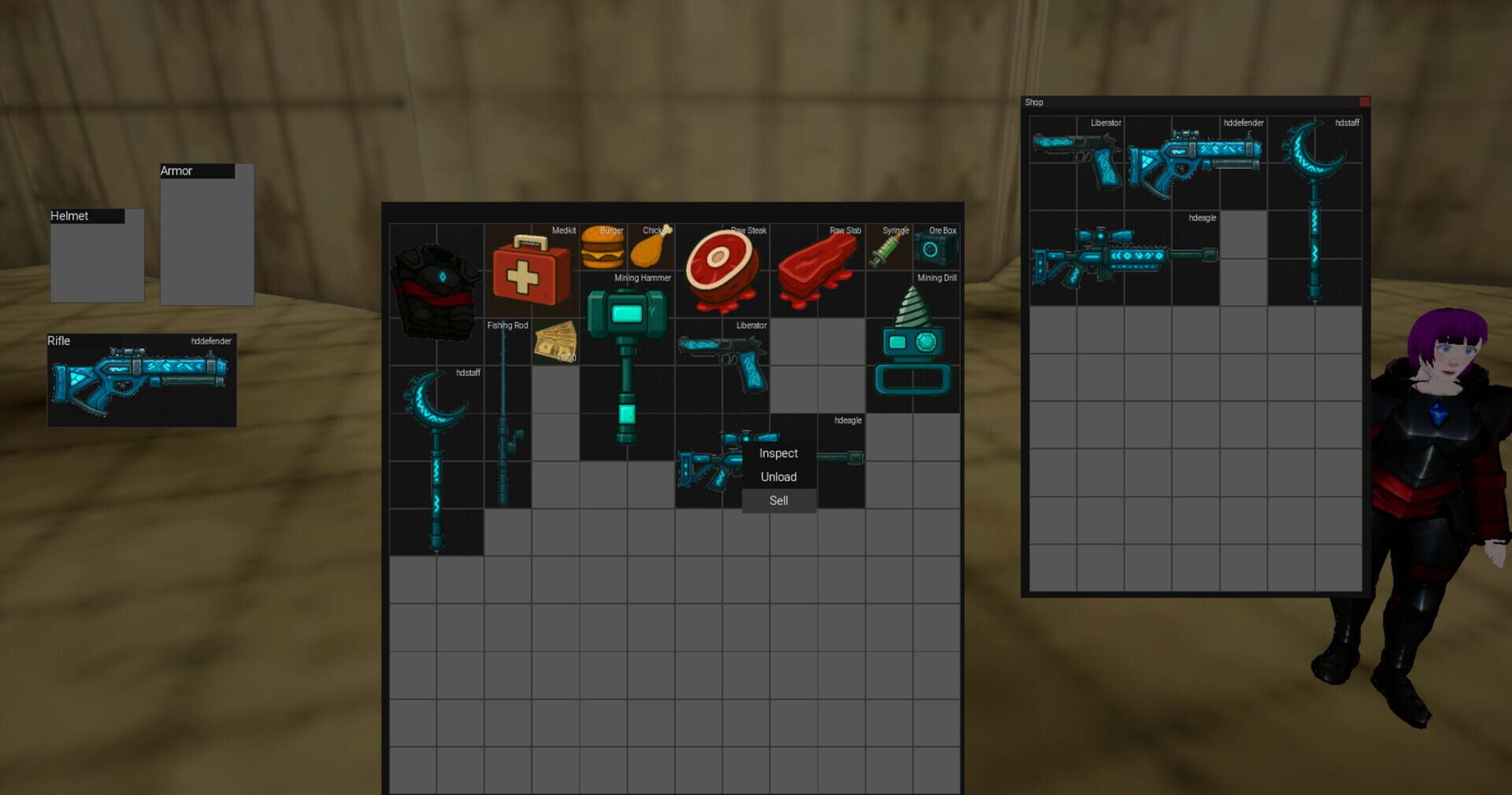Click the Syringe item

(x=889, y=248)
